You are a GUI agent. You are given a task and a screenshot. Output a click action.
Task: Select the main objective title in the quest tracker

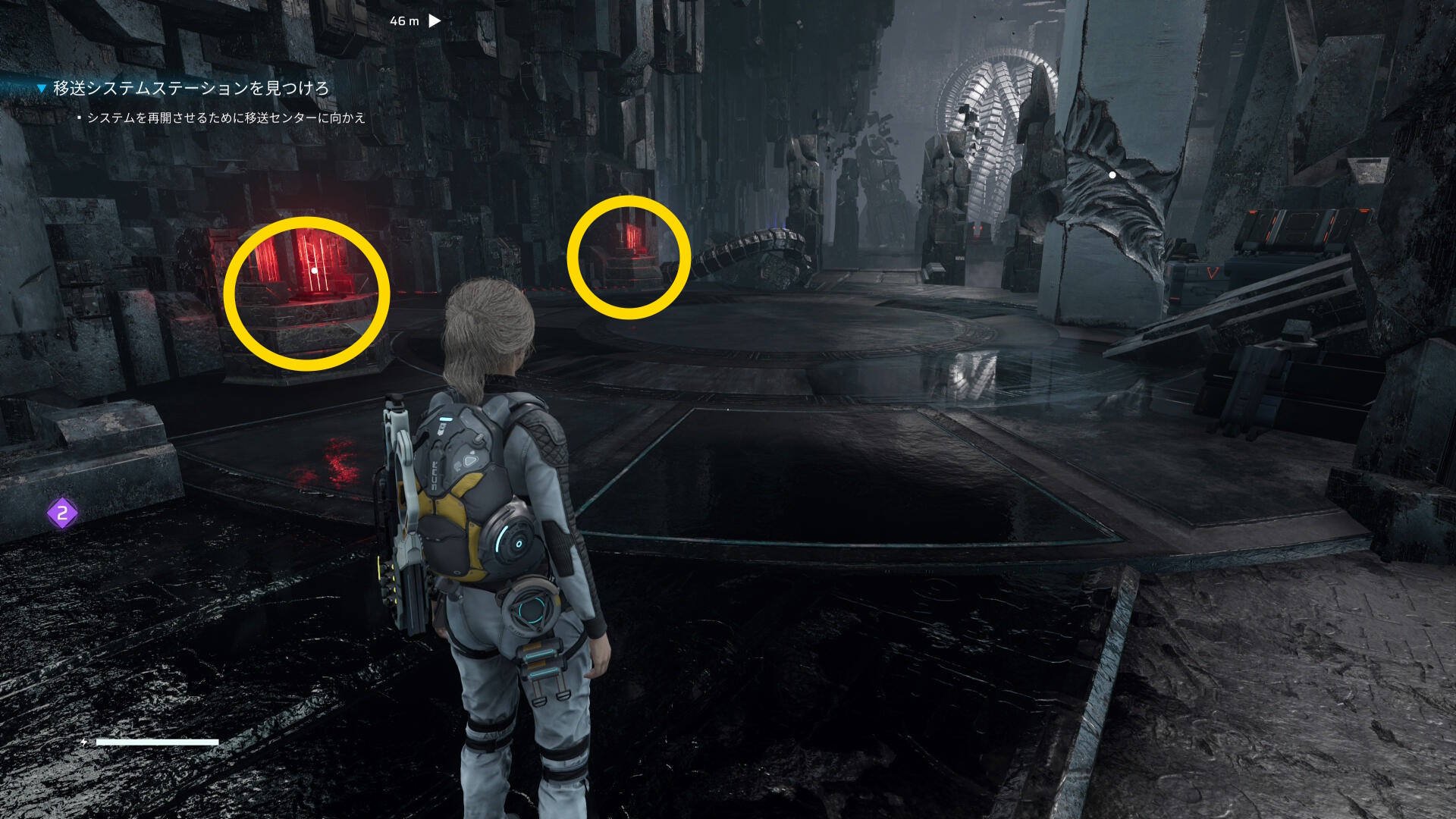[190, 88]
